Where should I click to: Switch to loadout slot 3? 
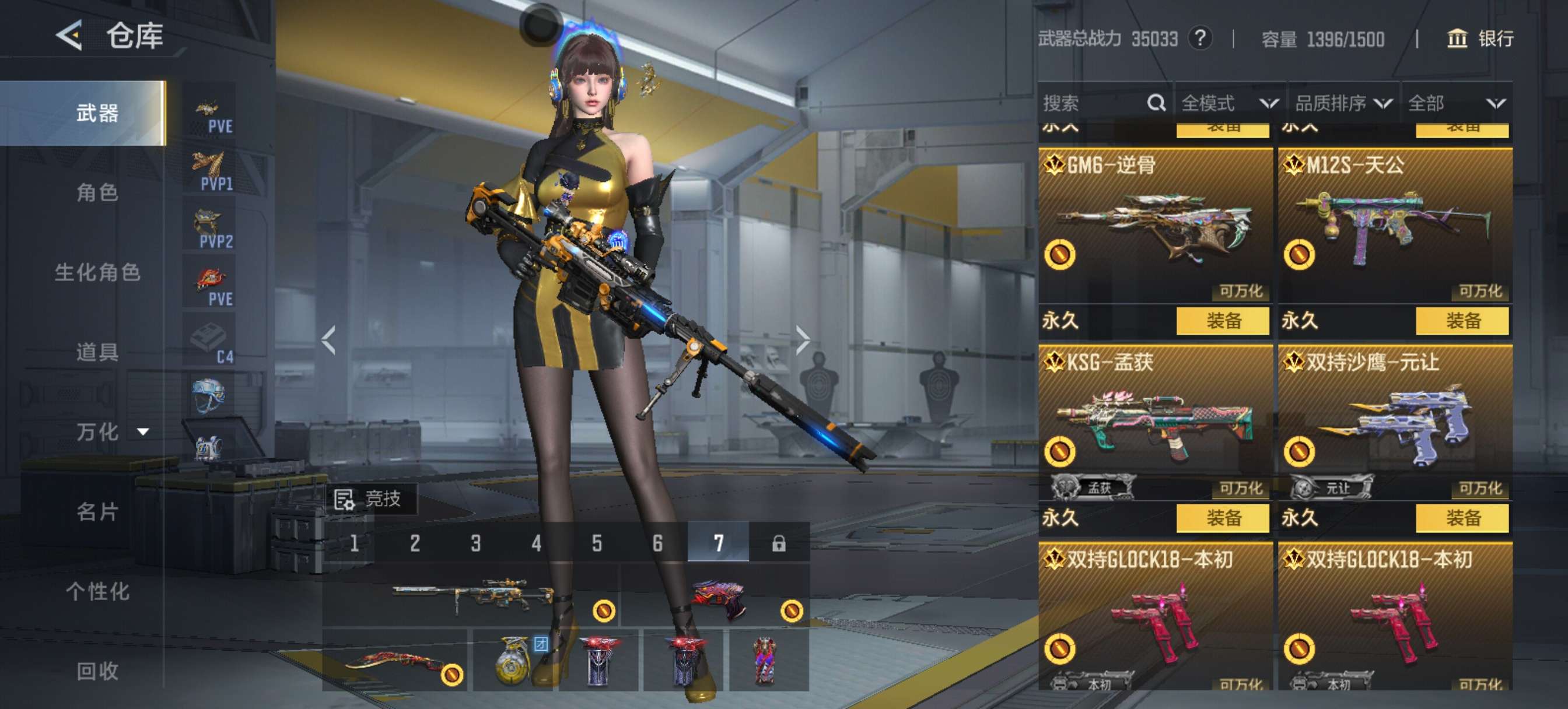coord(475,543)
